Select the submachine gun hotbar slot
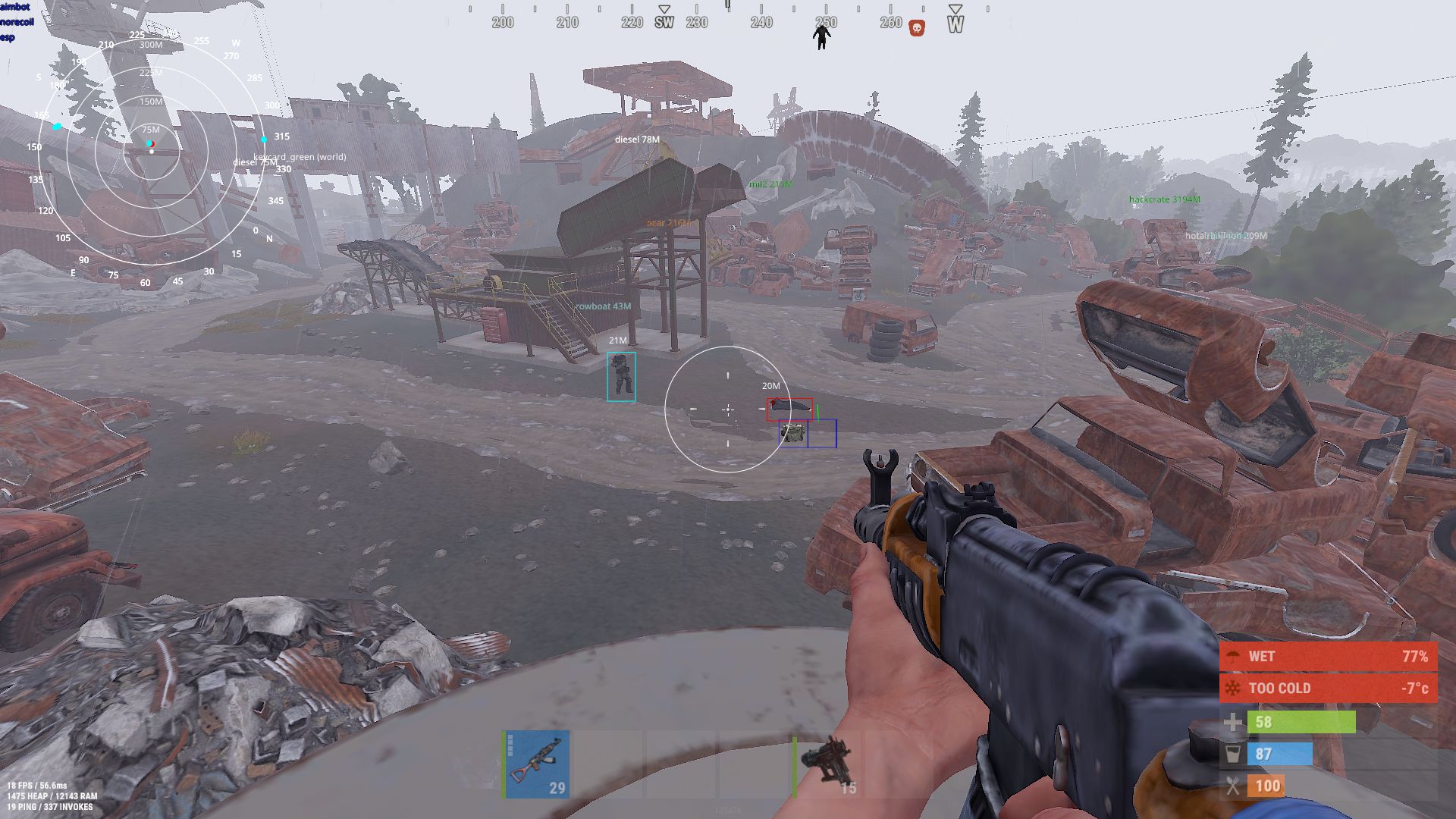Viewport: 1456px width, 819px height. [827, 764]
